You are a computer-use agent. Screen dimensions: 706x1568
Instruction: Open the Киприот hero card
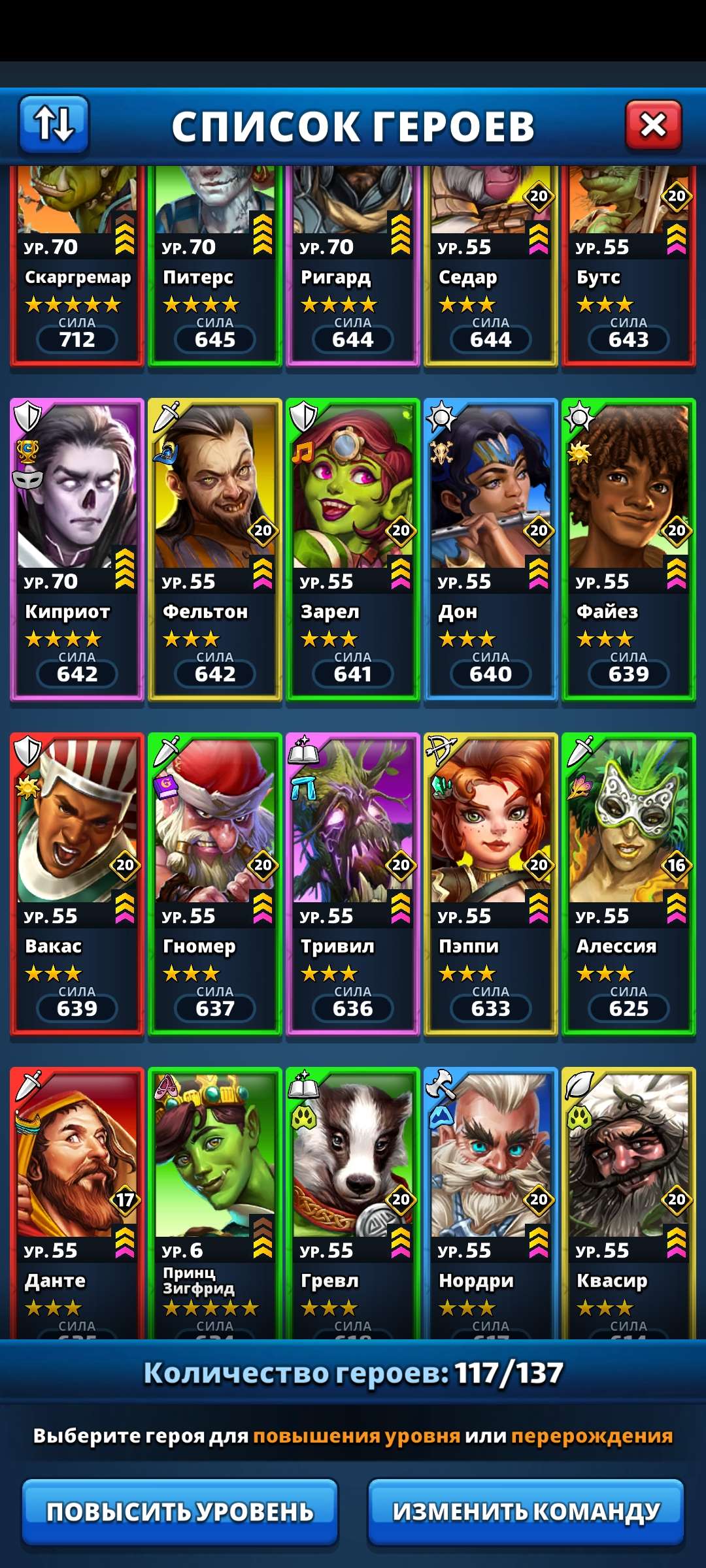[x=77, y=549]
